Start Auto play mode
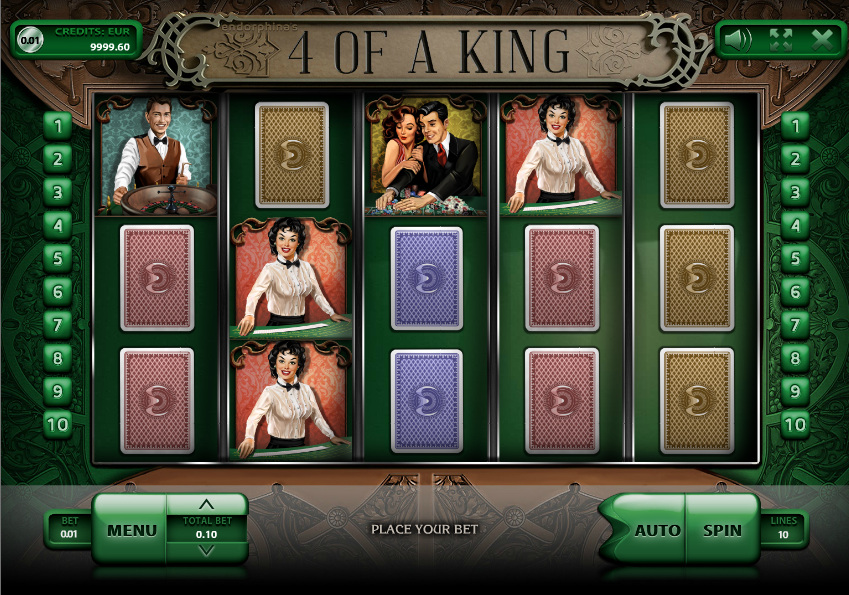Screen dimensions: 849x595 point(657,530)
